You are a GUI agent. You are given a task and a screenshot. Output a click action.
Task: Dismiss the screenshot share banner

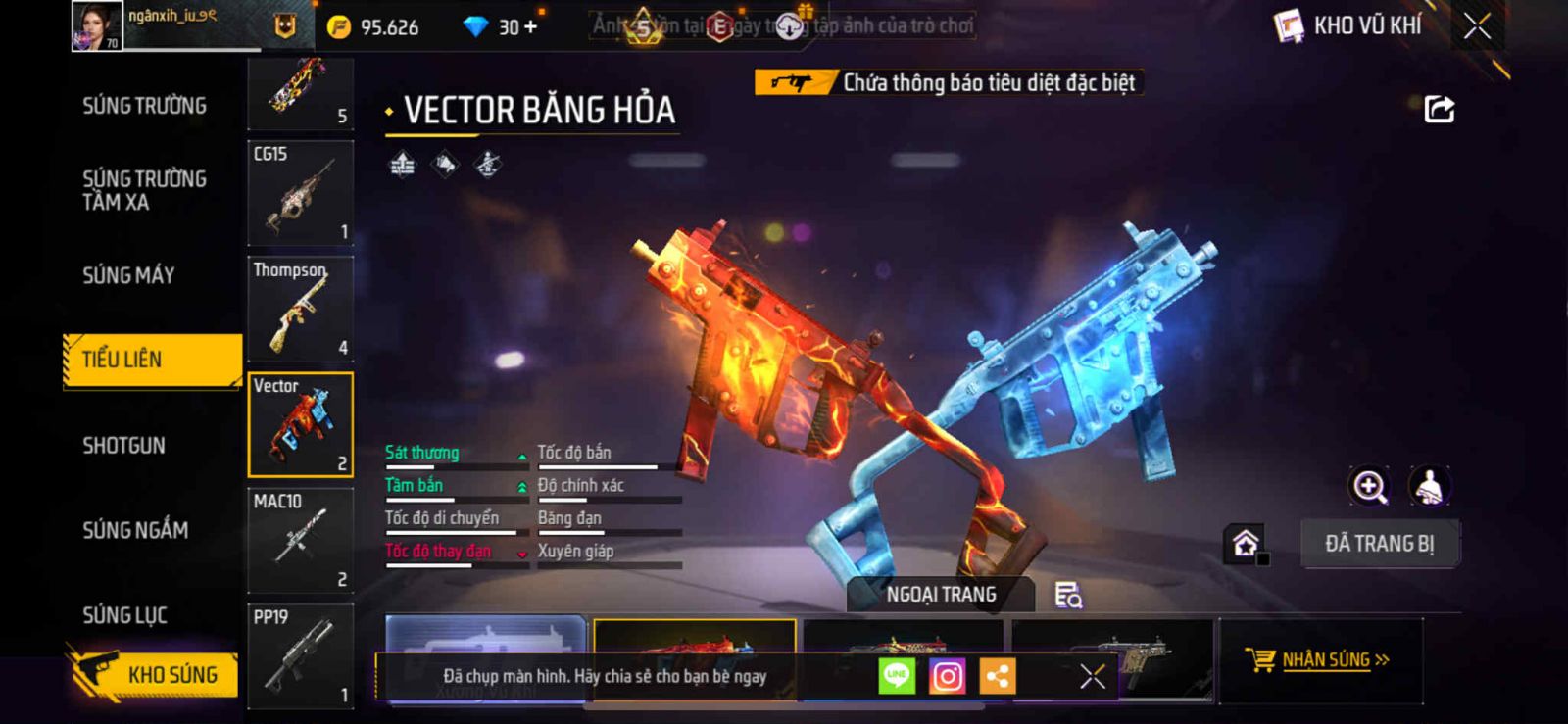(x=1092, y=676)
